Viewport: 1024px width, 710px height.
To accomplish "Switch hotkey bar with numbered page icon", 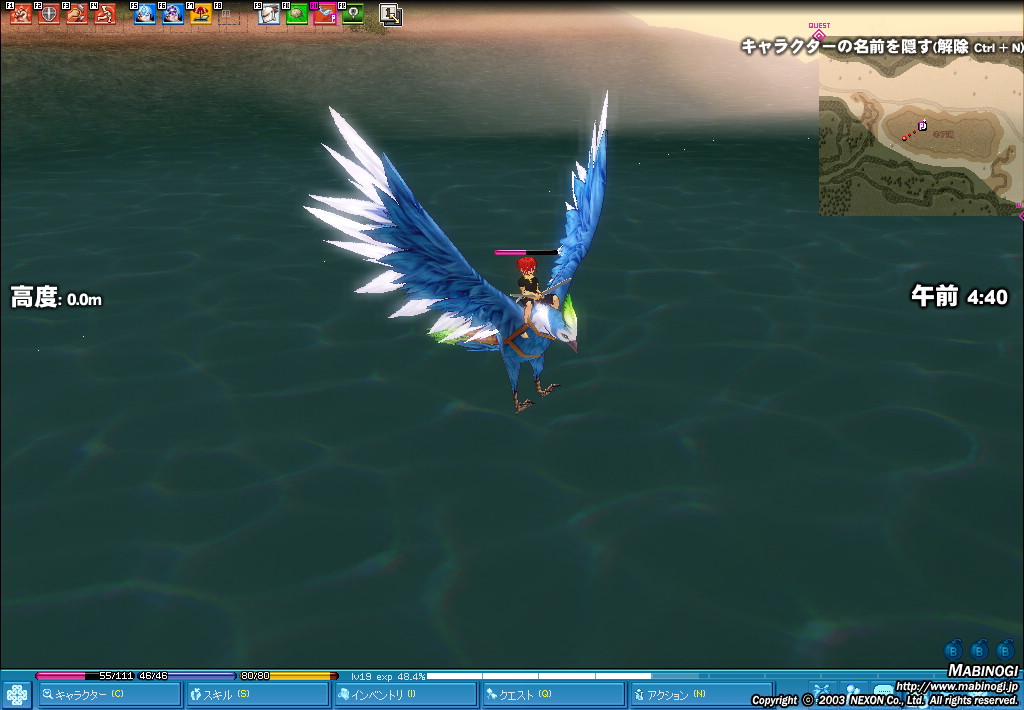I will coord(390,15).
